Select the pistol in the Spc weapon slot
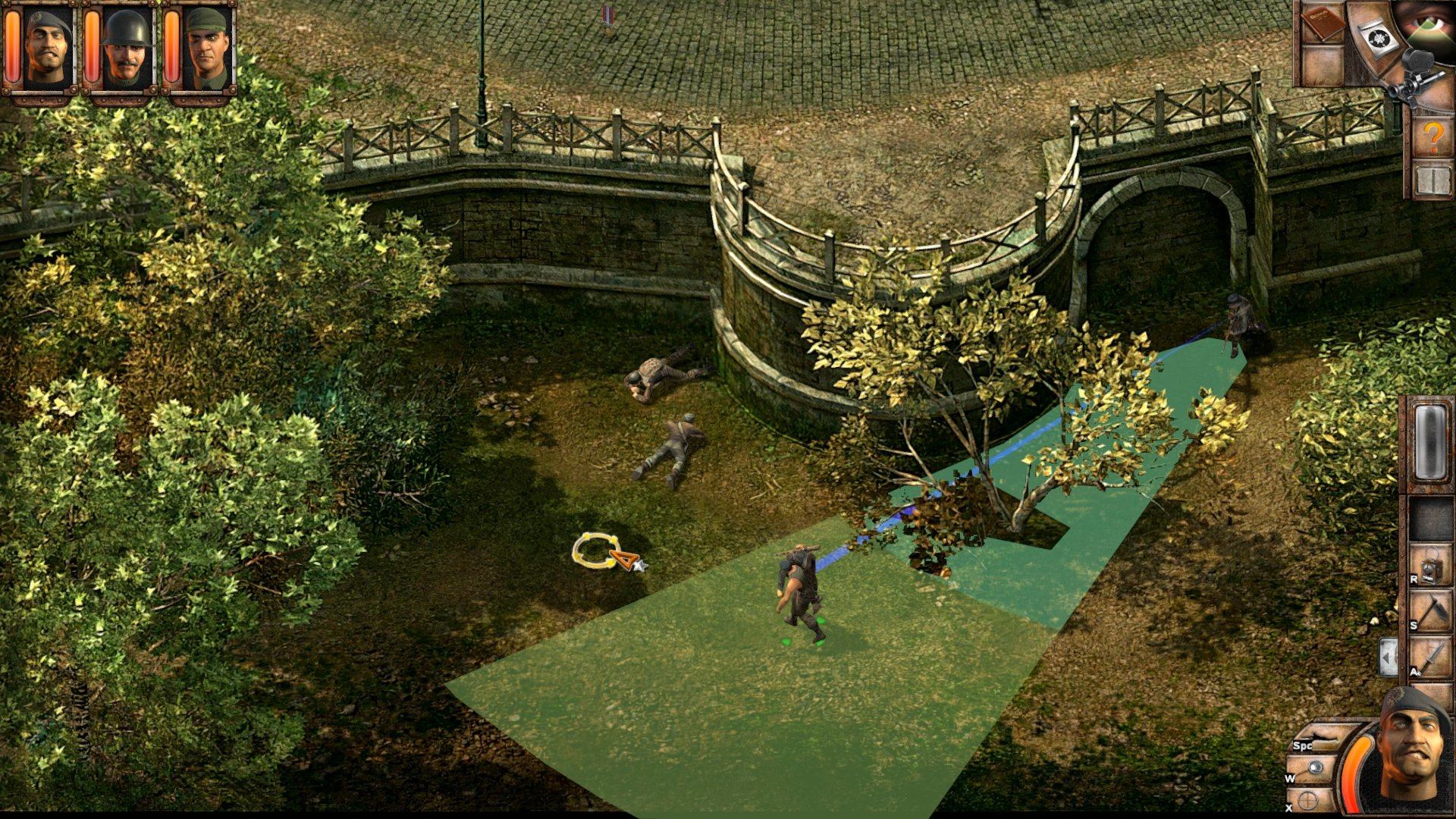This screenshot has height=819, width=1456. (x=1323, y=734)
